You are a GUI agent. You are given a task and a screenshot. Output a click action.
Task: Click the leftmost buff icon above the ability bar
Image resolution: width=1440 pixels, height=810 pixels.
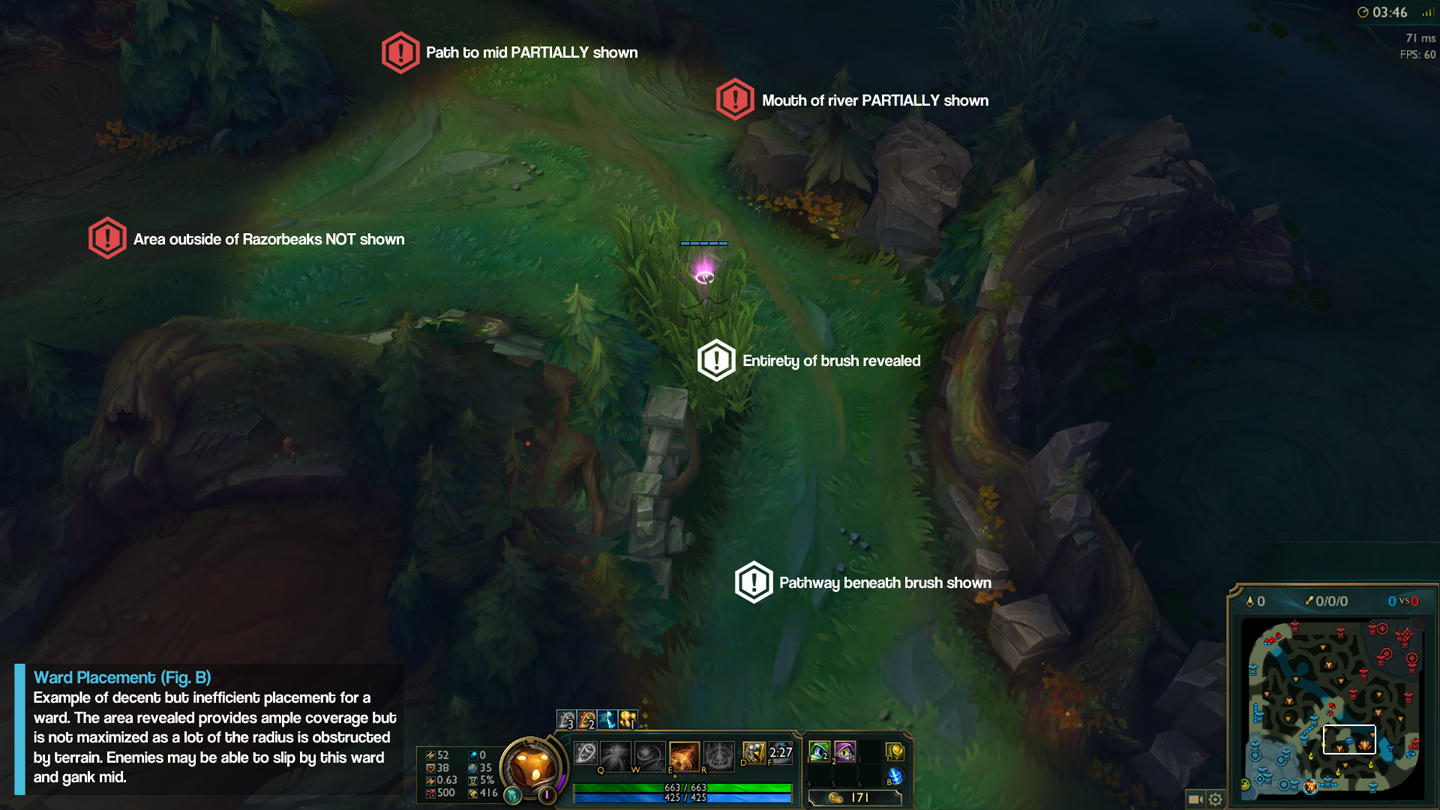pos(565,718)
